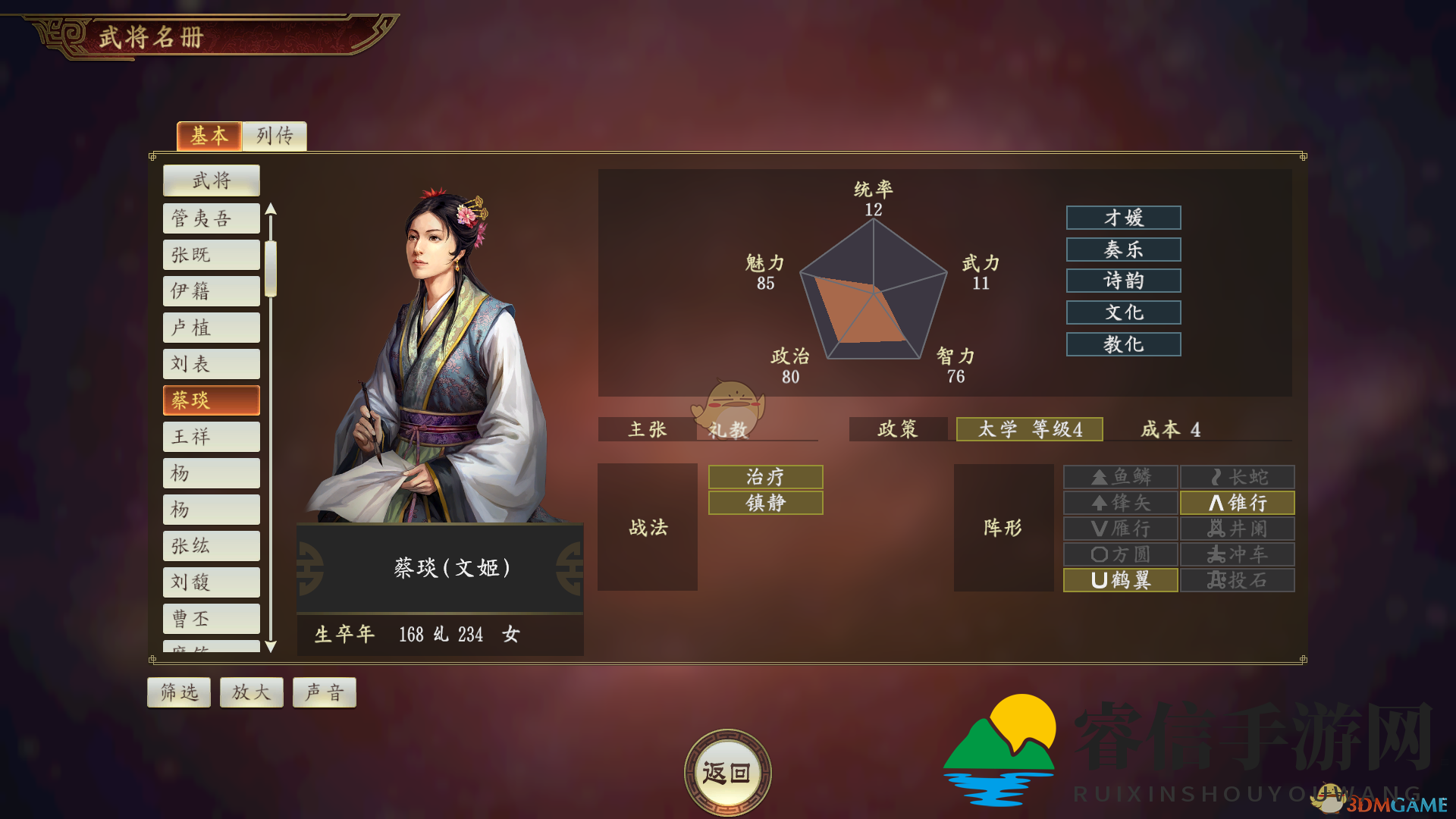The height and width of the screenshot is (819, 1456).
Task: Select the 方圆 (circle) formation icon
Action: (1120, 554)
